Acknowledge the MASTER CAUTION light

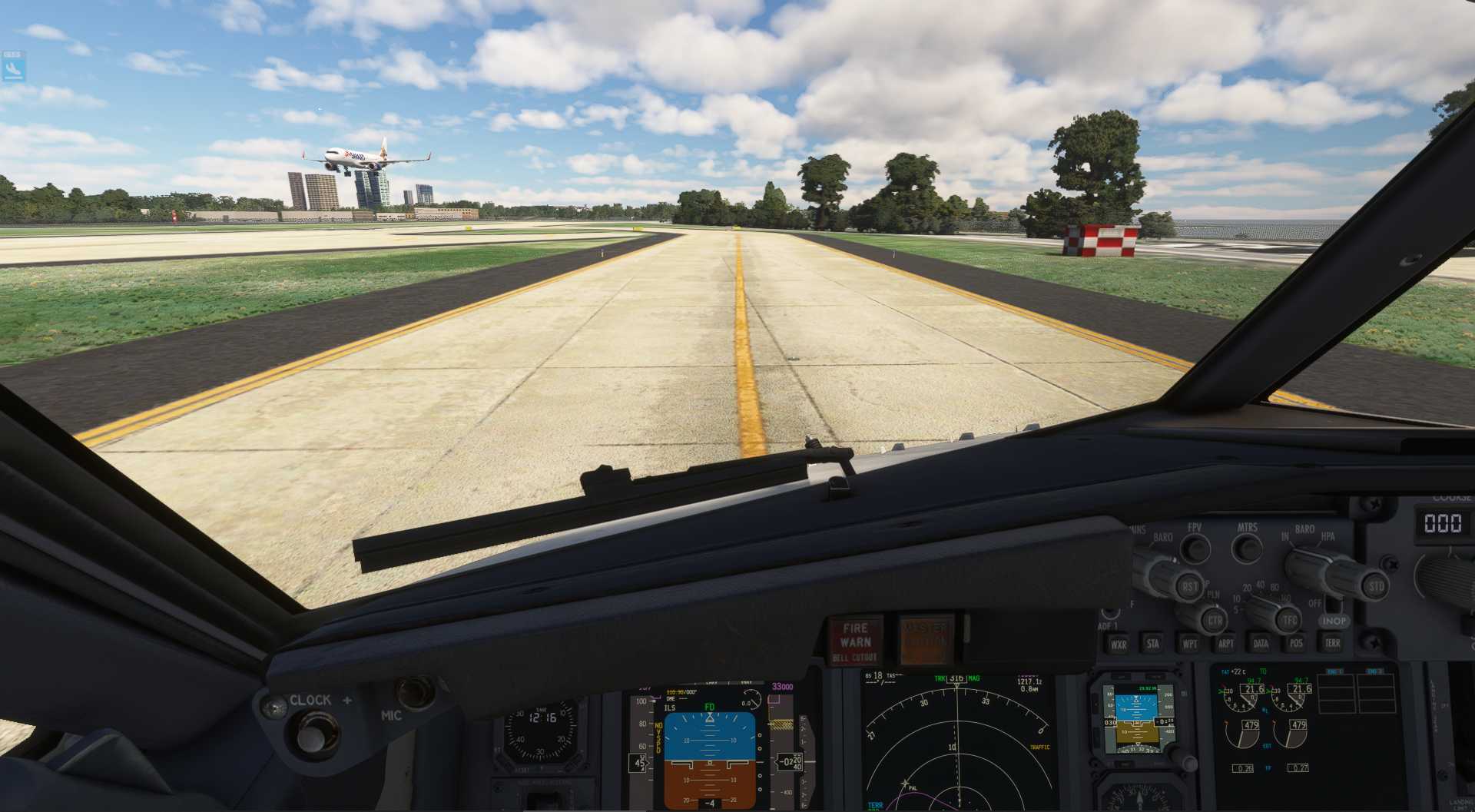click(926, 639)
